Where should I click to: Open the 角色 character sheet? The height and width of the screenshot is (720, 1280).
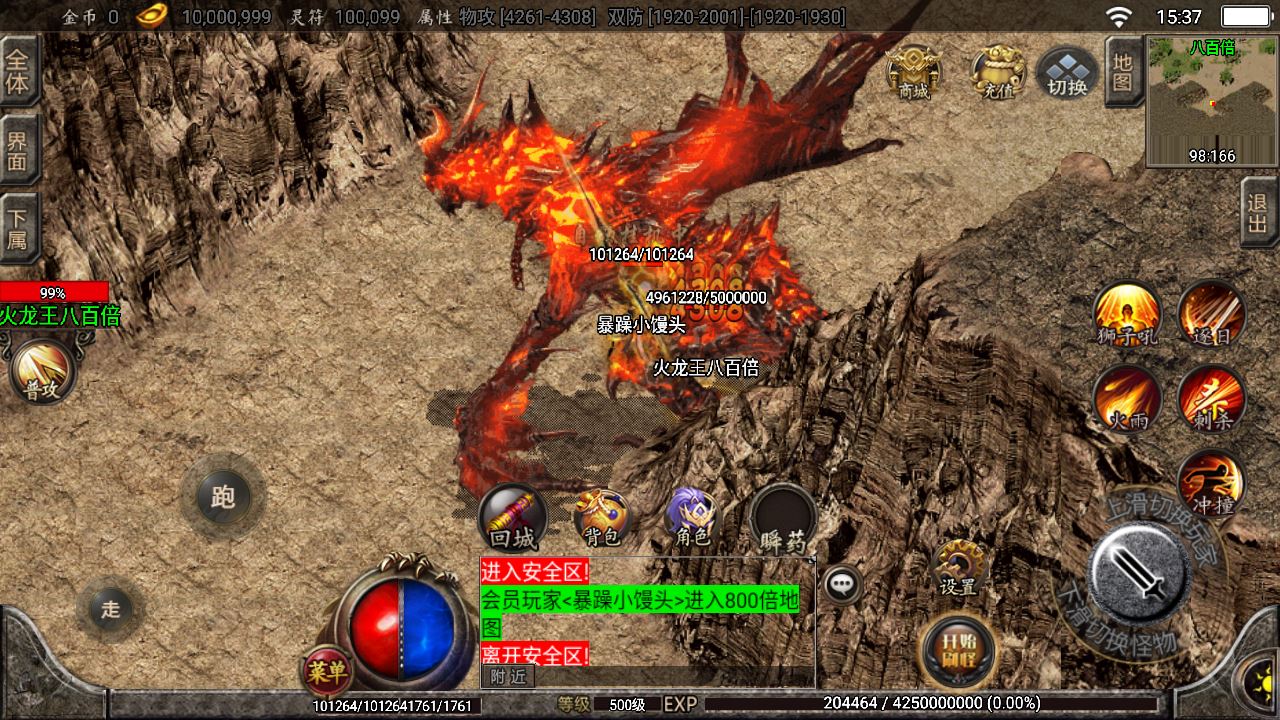pos(692,518)
